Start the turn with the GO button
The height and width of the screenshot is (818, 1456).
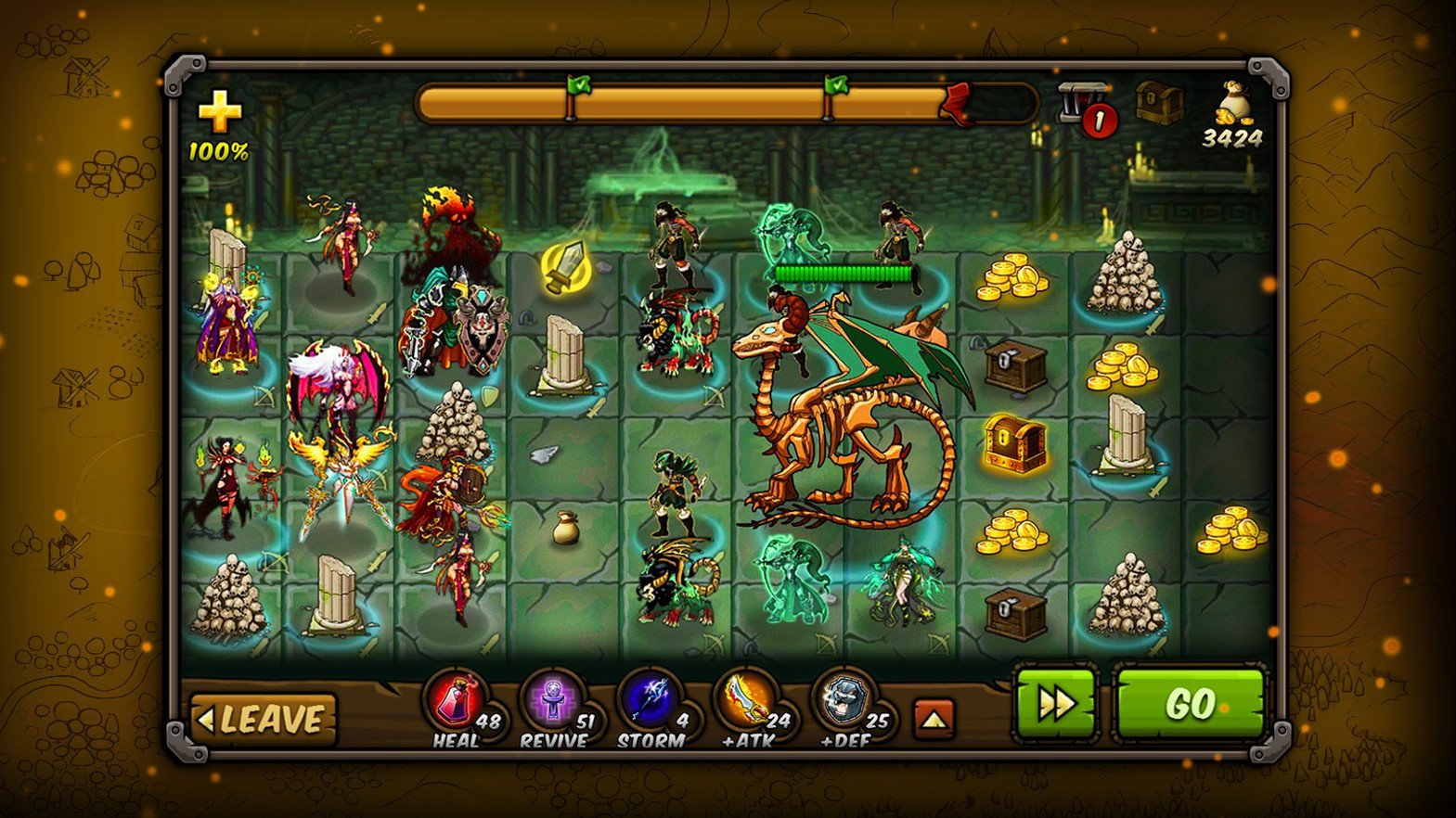coord(1190,705)
